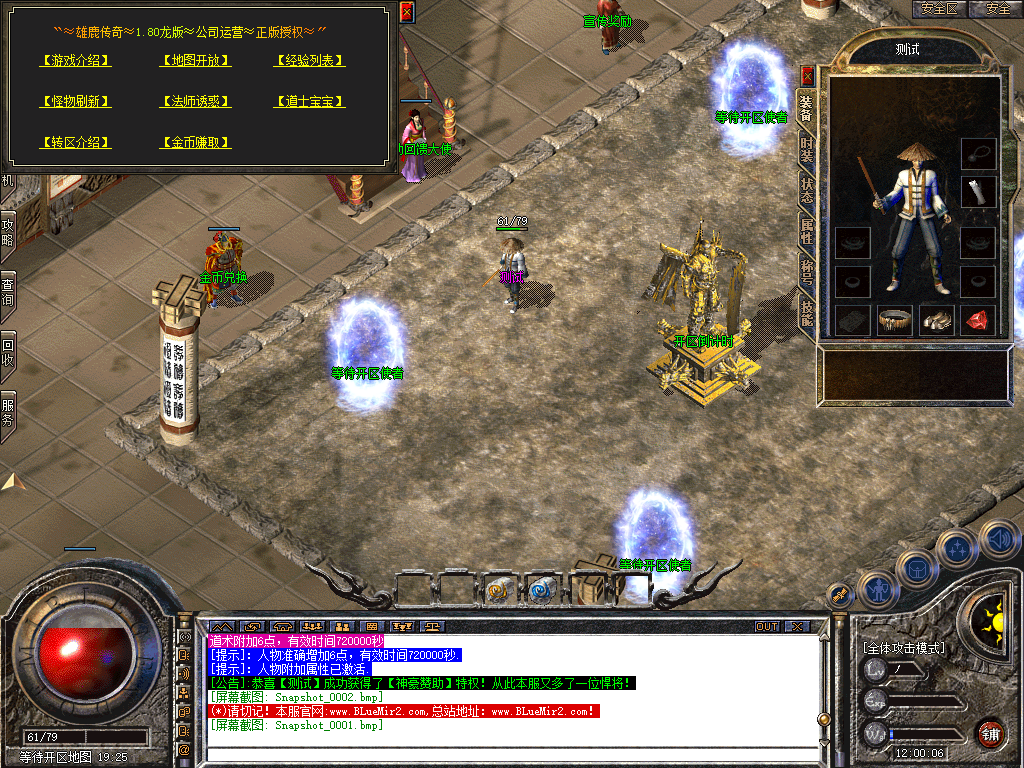This screenshot has height=768, width=1024.
Task: Click the round 铺 shop button
Action: click(990, 733)
